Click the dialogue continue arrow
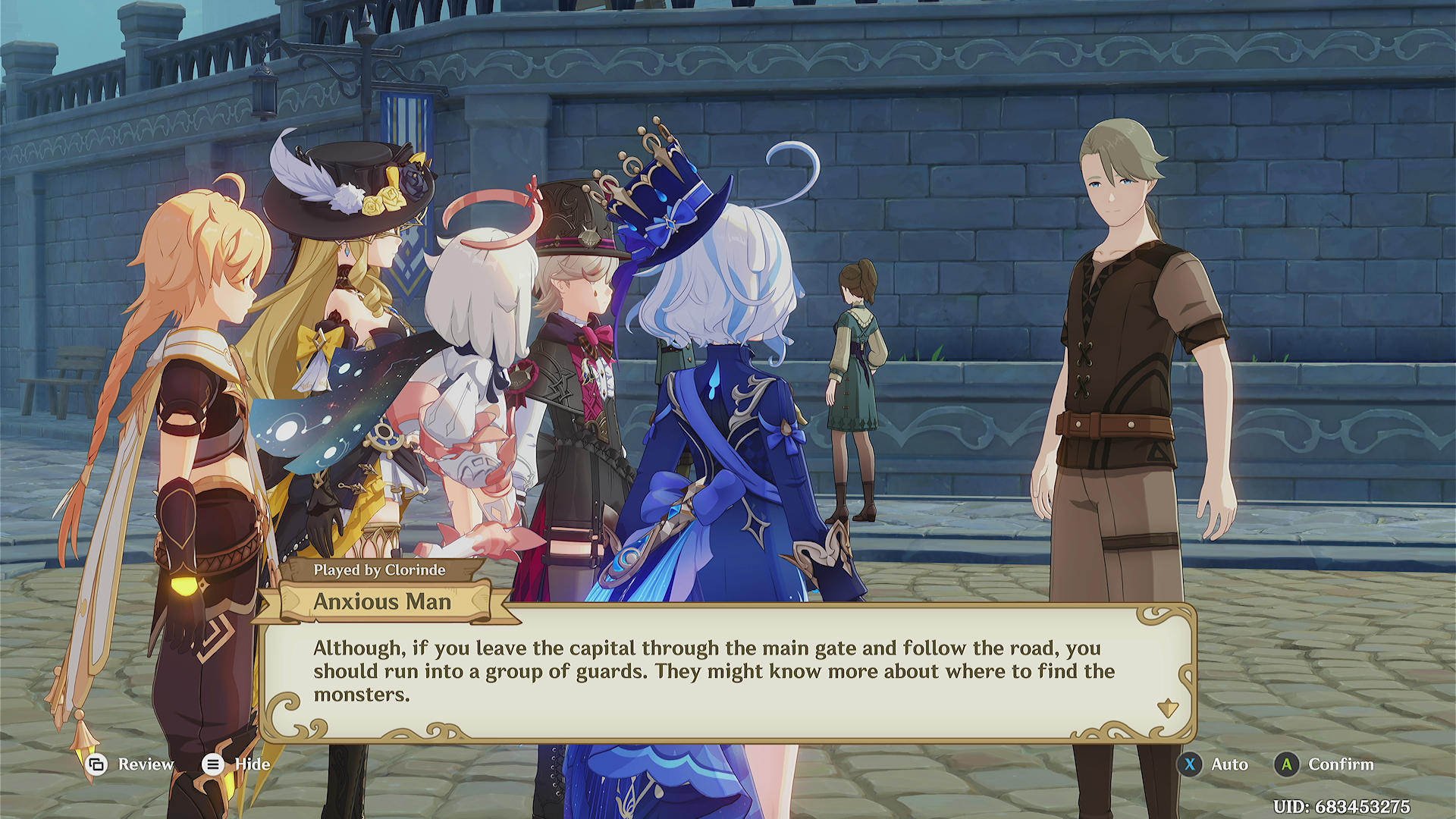Image resolution: width=1456 pixels, height=819 pixels. click(1167, 708)
